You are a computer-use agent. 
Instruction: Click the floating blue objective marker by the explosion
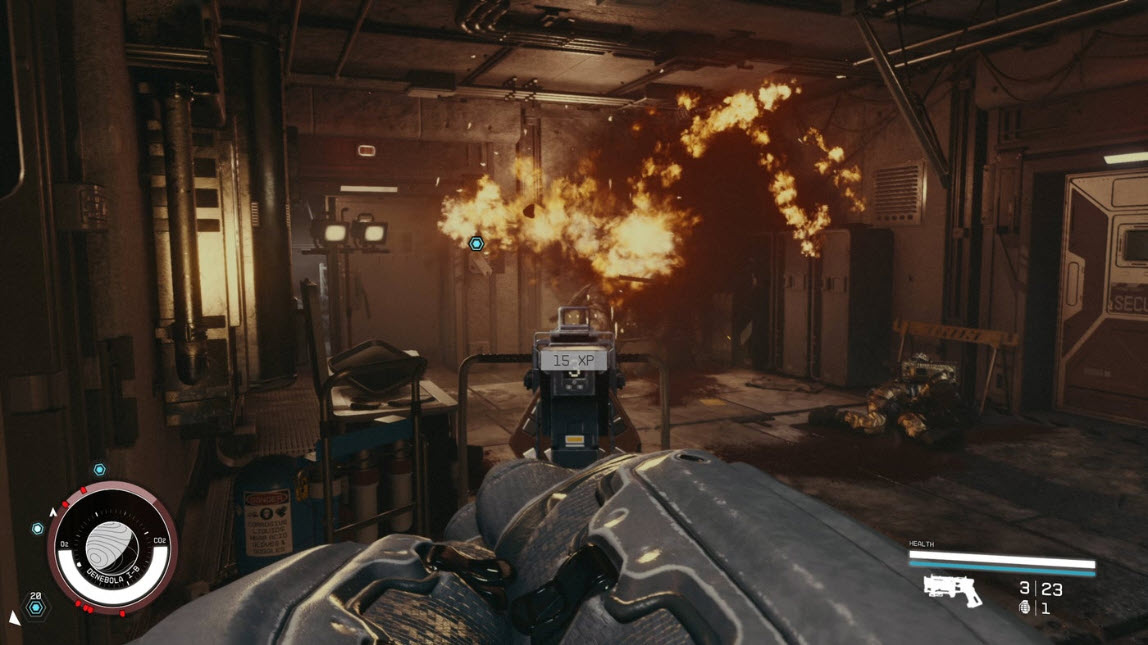[x=476, y=243]
